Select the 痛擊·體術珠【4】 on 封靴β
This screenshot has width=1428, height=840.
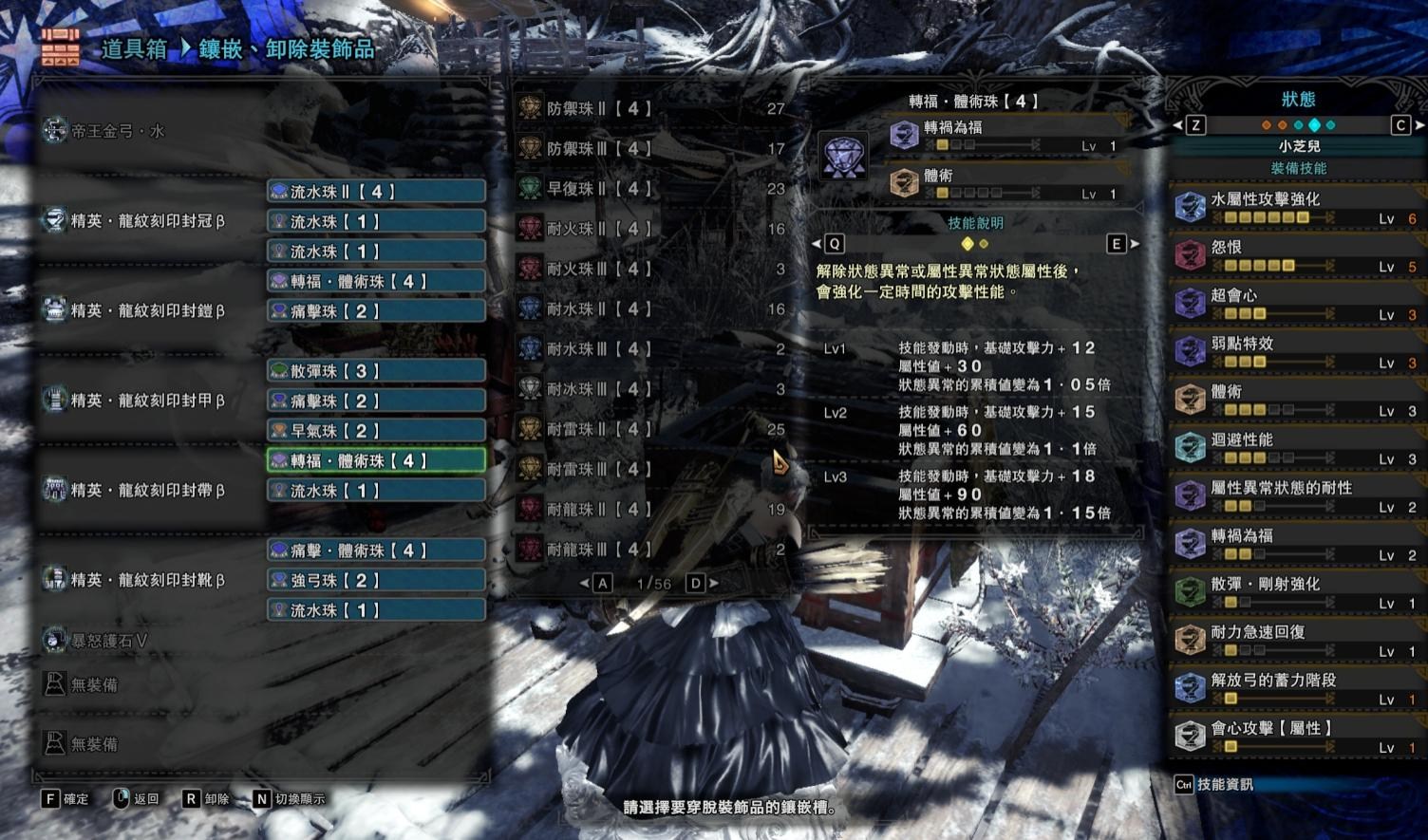(x=375, y=550)
